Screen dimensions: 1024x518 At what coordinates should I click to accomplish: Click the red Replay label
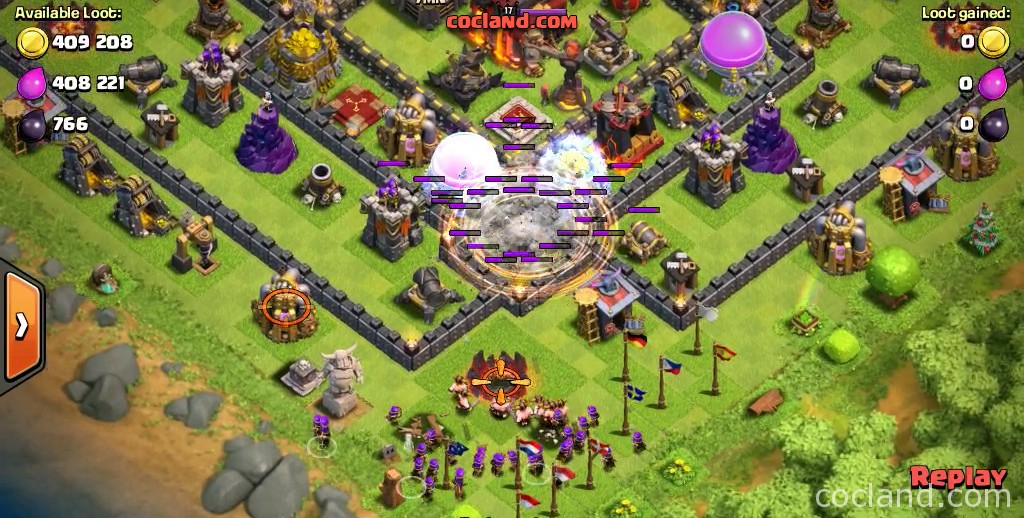[957, 477]
